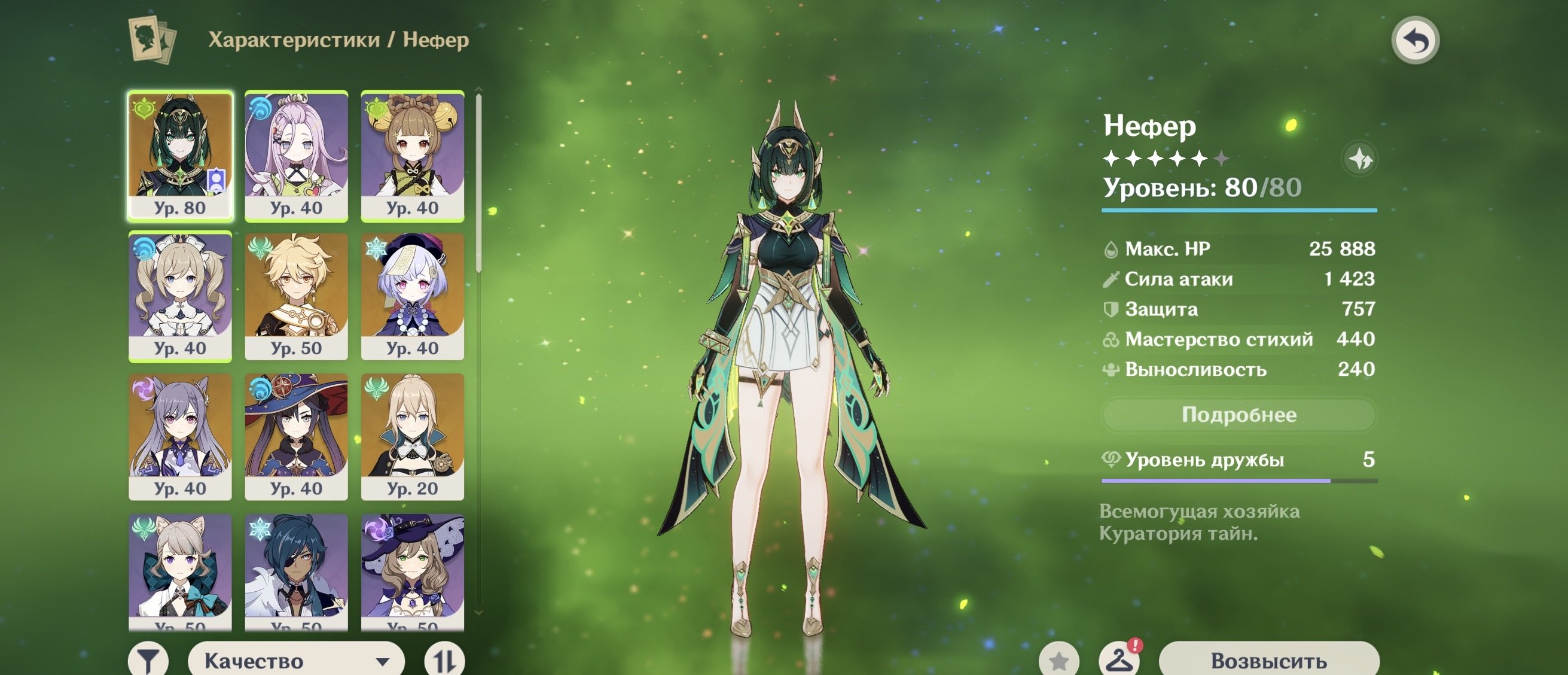Open the character filter funnel

148,661
